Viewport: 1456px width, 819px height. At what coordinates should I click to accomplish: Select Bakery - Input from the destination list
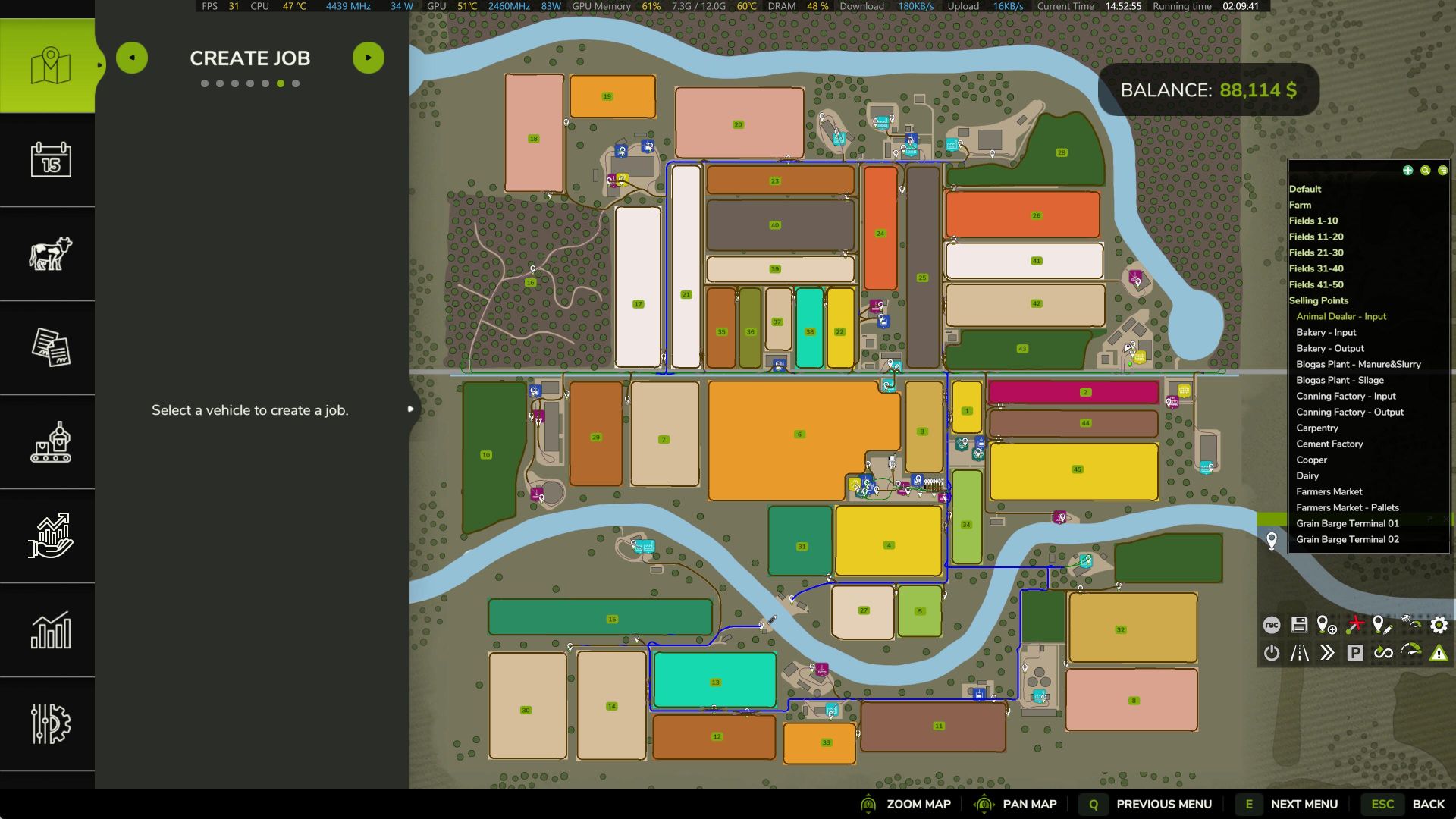[x=1326, y=332]
